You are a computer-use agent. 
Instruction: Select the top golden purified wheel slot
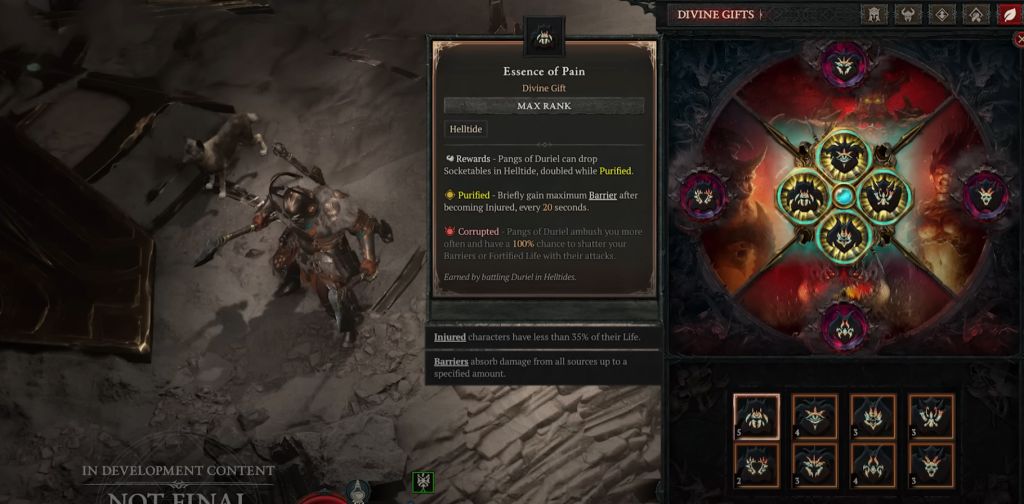click(845, 157)
